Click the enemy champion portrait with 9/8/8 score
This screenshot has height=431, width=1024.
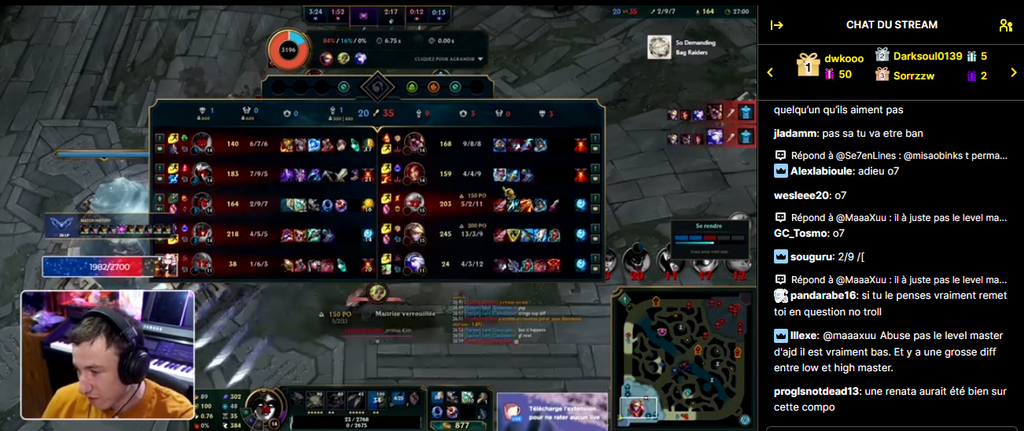414,145
